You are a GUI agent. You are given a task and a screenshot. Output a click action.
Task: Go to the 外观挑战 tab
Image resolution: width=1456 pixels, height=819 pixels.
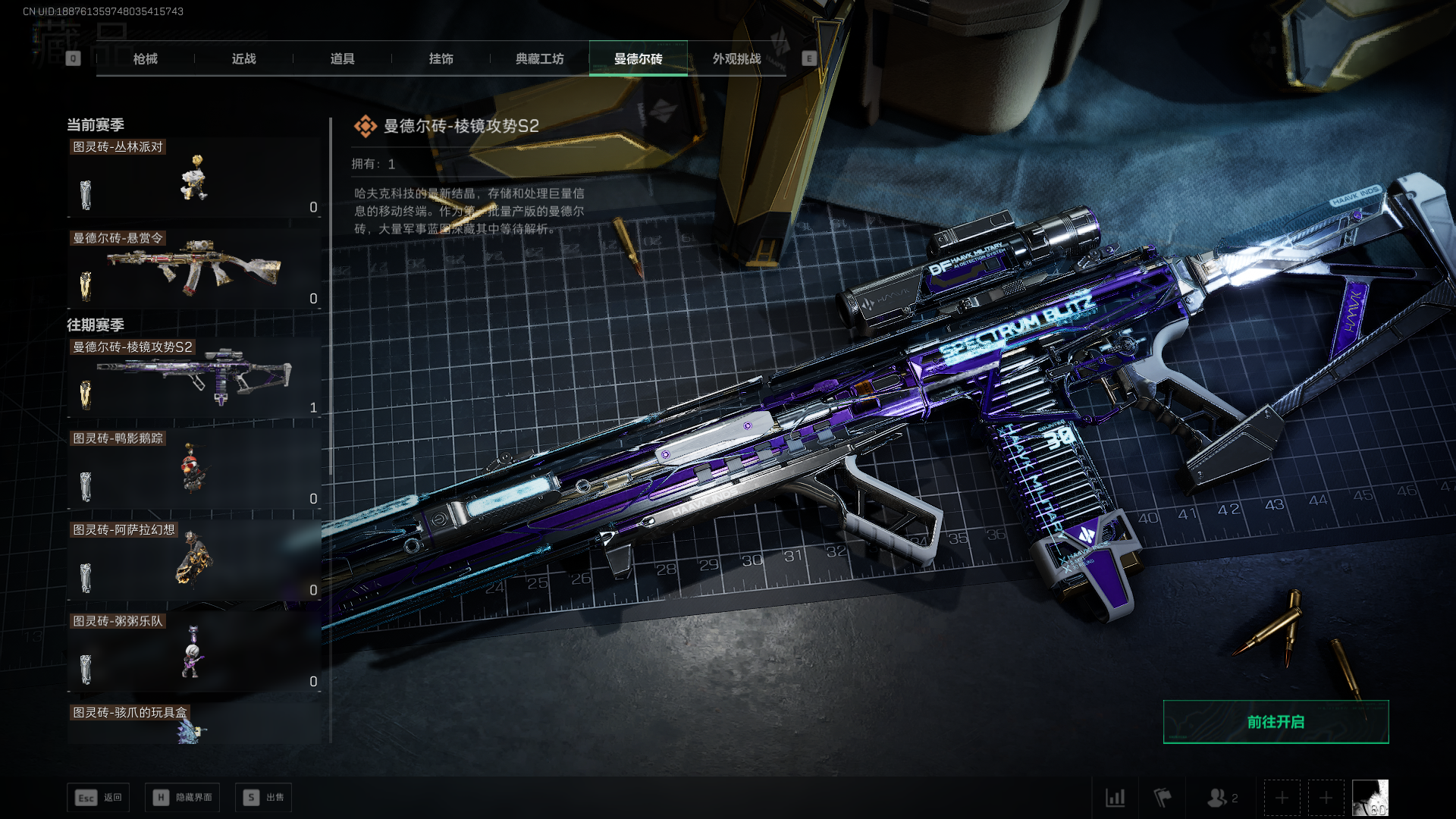736,59
